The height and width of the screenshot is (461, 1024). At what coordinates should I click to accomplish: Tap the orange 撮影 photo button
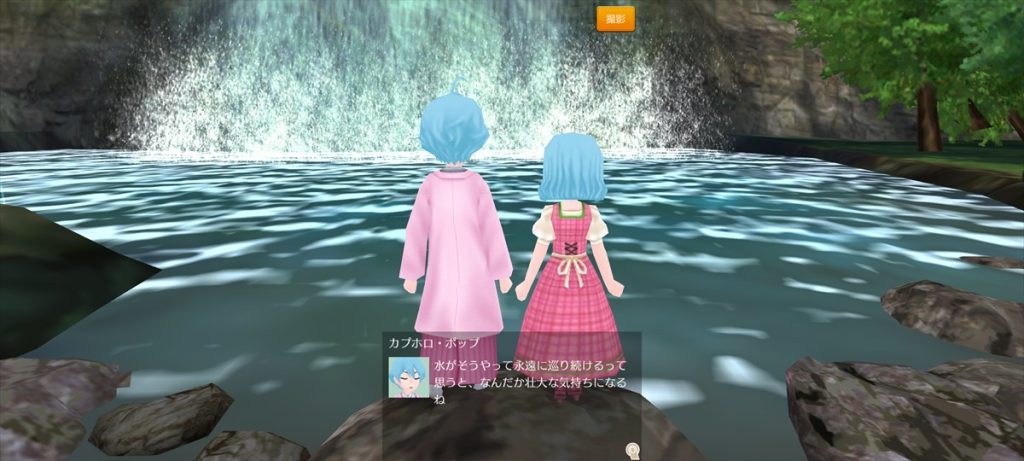pos(615,19)
